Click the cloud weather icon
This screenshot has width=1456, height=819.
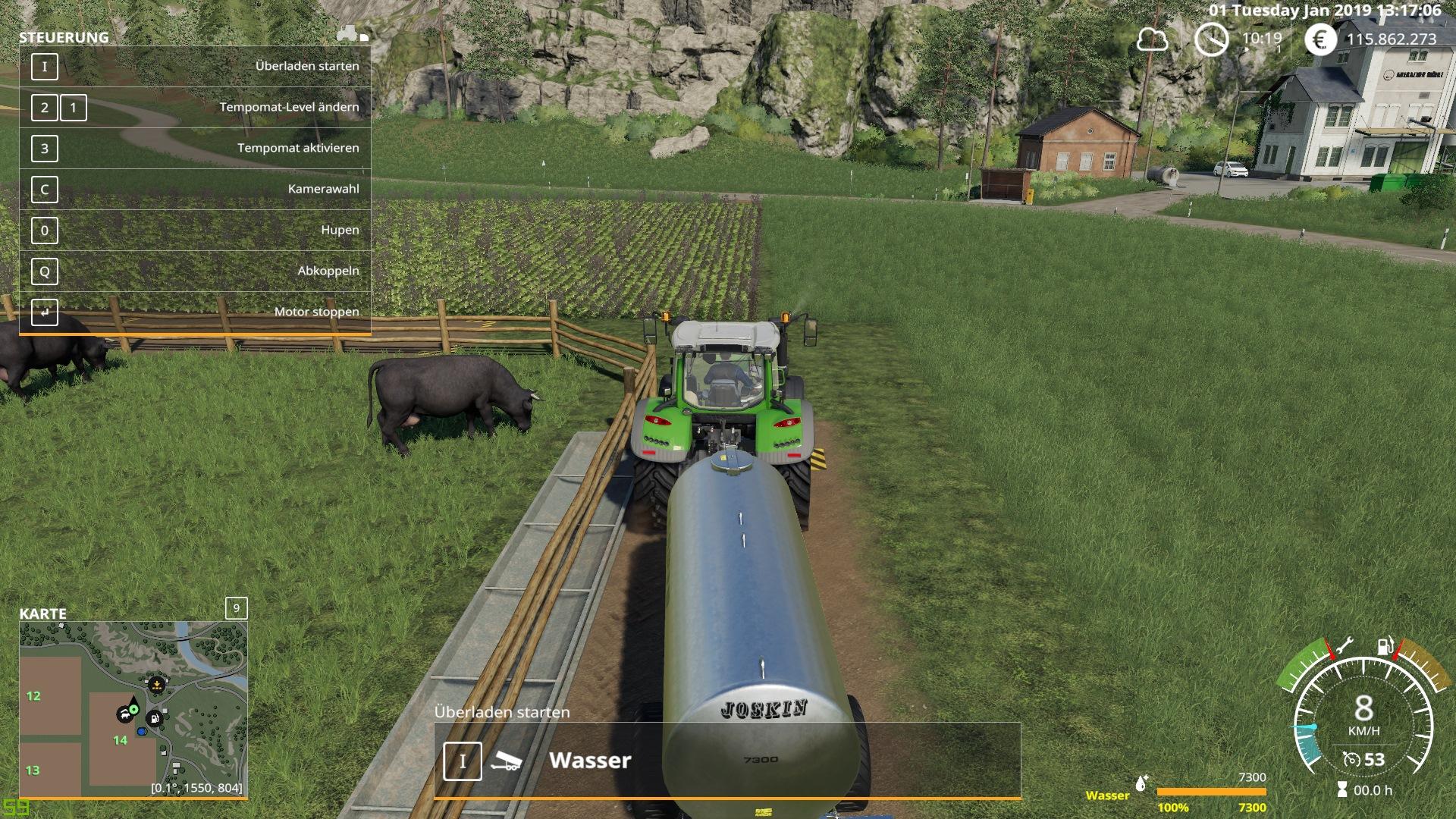tap(1152, 39)
